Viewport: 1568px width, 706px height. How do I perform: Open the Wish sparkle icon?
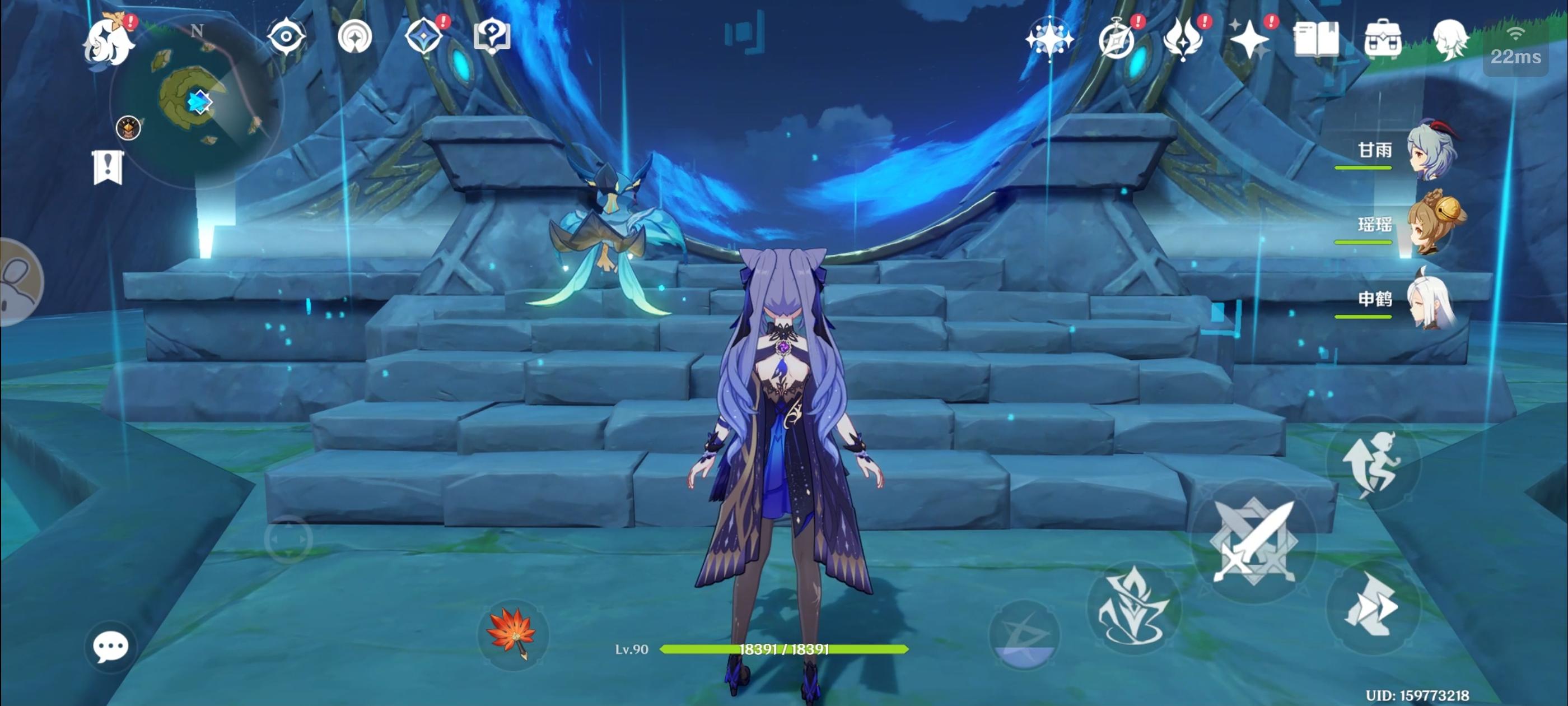[x=1248, y=39]
